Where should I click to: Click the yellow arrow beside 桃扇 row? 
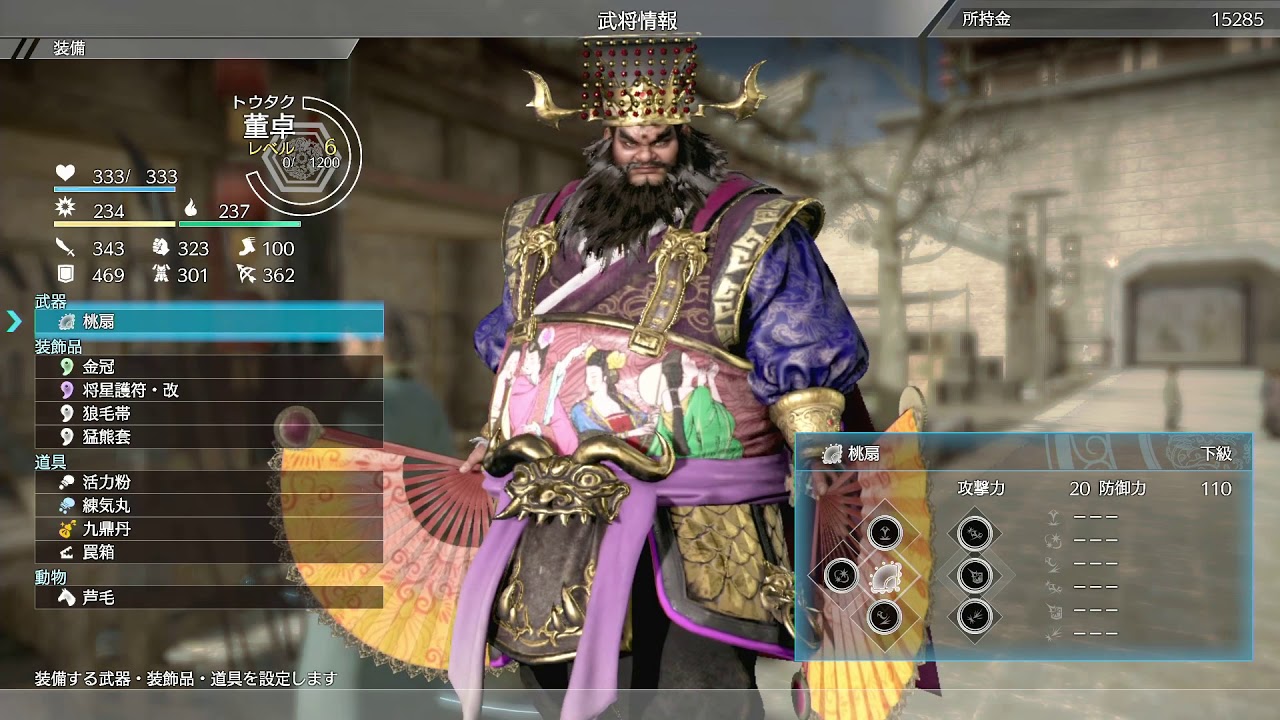point(13,322)
